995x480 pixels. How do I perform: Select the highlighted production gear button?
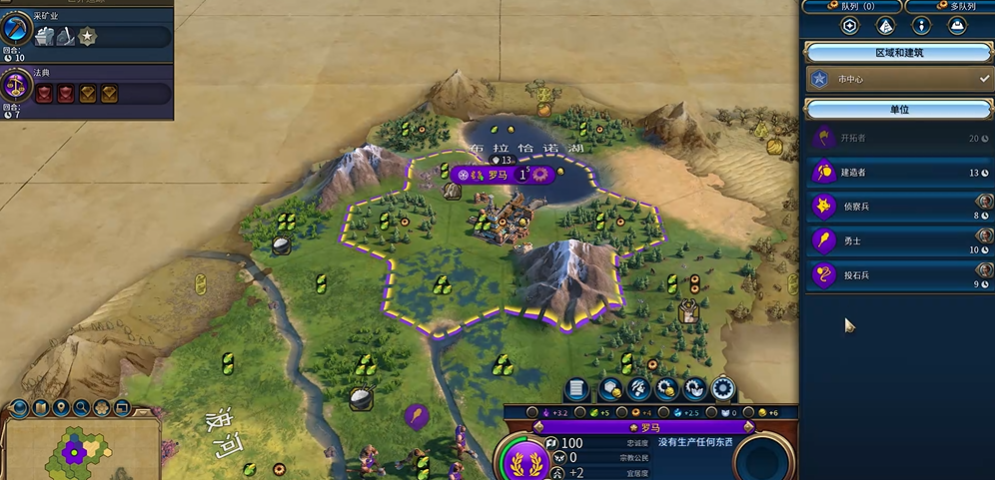tap(722, 389)
